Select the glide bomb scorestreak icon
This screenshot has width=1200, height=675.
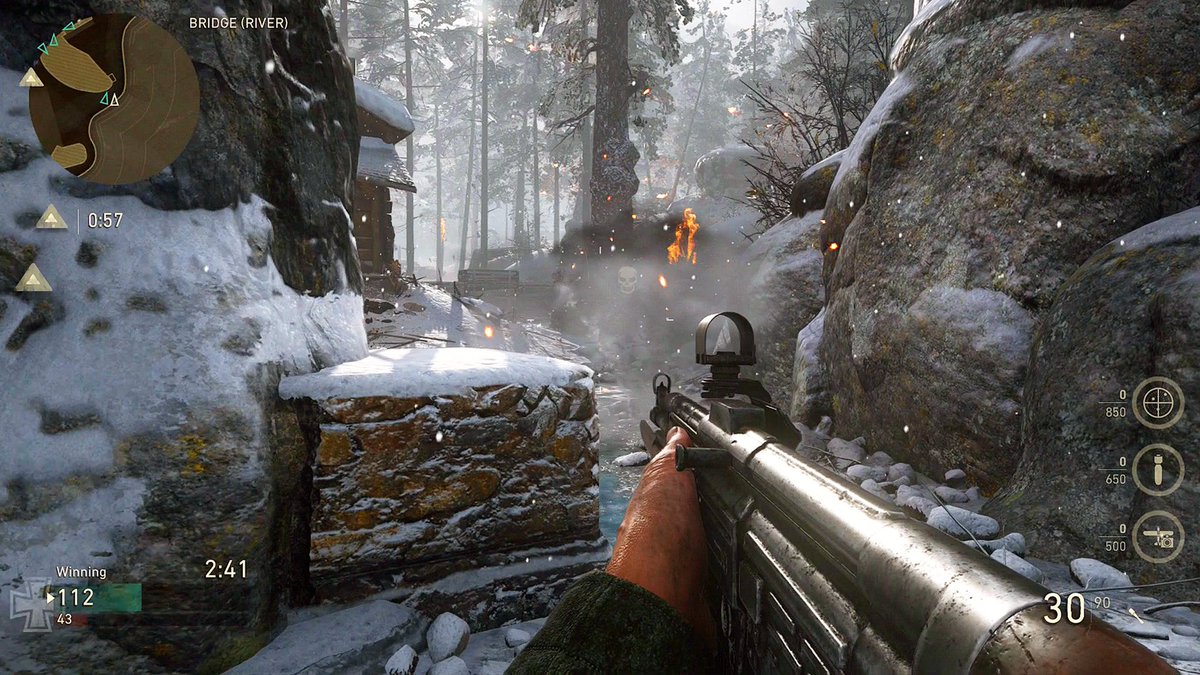coord(1157,470)
